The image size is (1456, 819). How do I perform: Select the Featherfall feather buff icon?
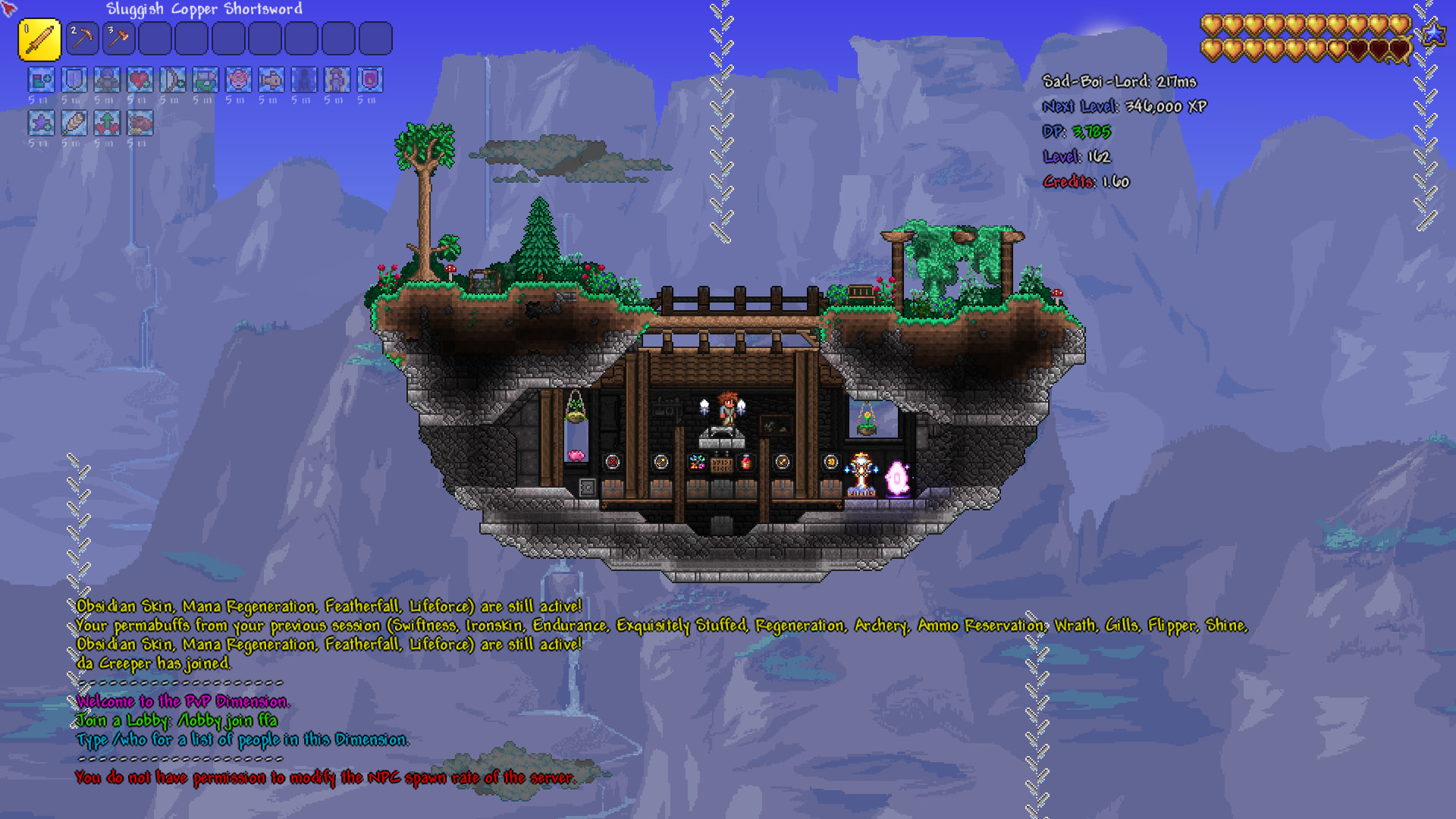coord(74,123)
